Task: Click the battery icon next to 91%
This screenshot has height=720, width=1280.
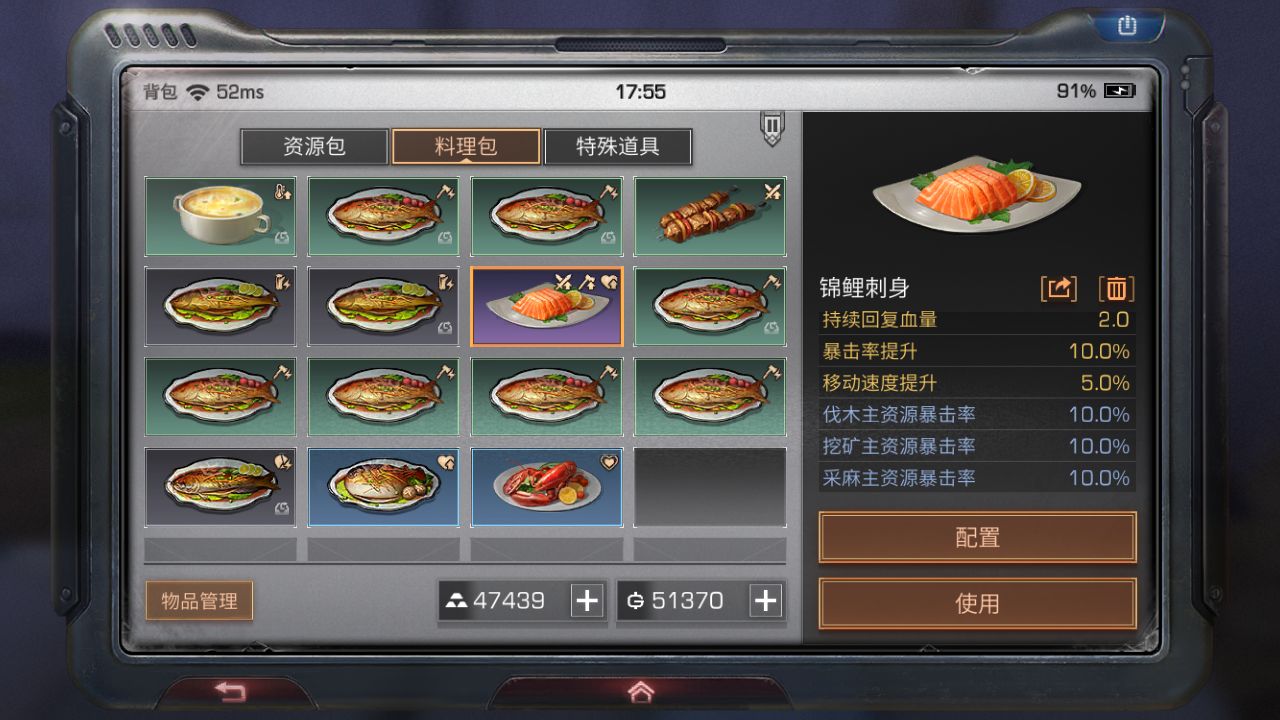Action: tap(1122, 91)
